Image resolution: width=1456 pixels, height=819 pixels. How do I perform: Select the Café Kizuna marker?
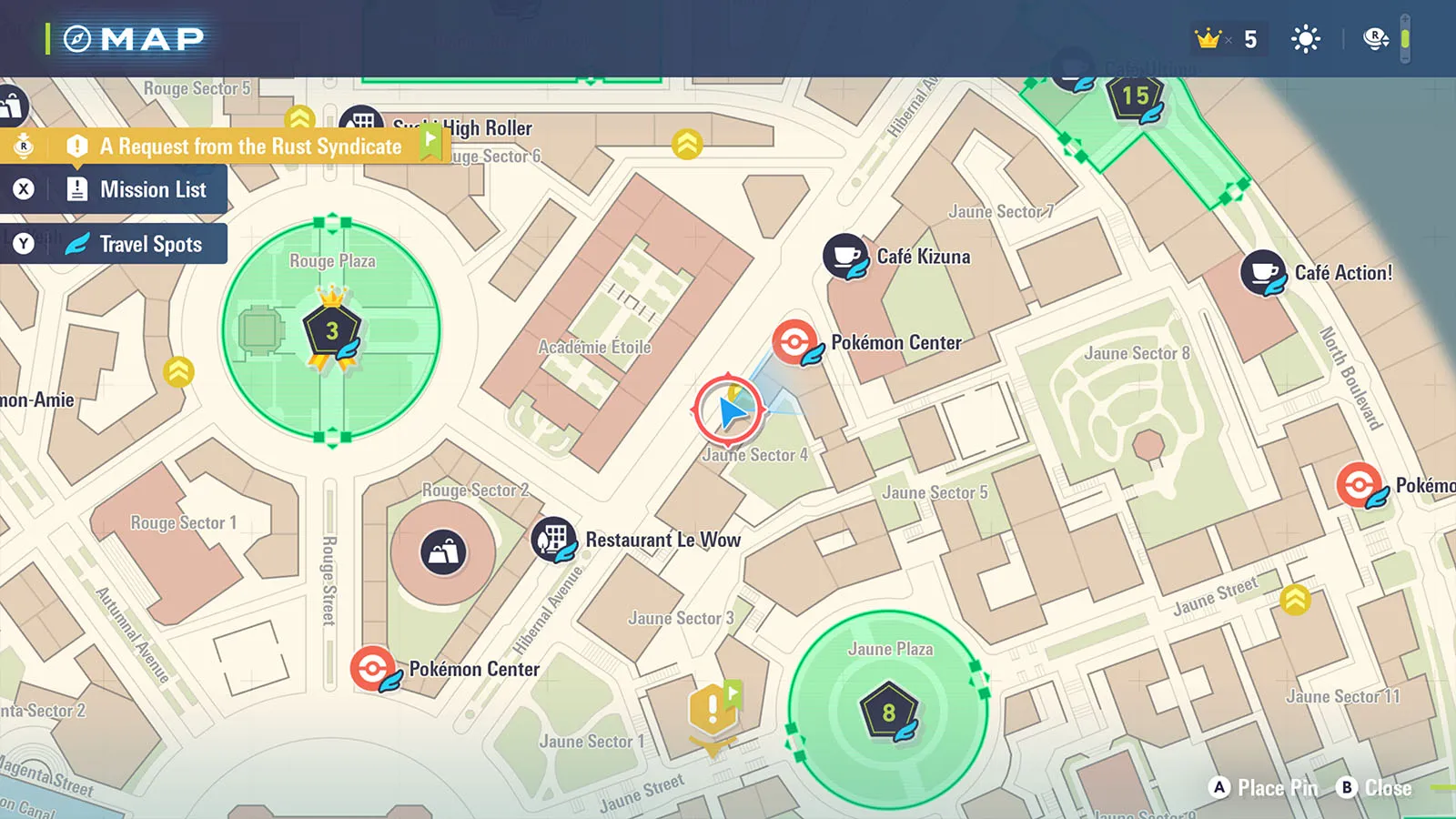point(845,257)
